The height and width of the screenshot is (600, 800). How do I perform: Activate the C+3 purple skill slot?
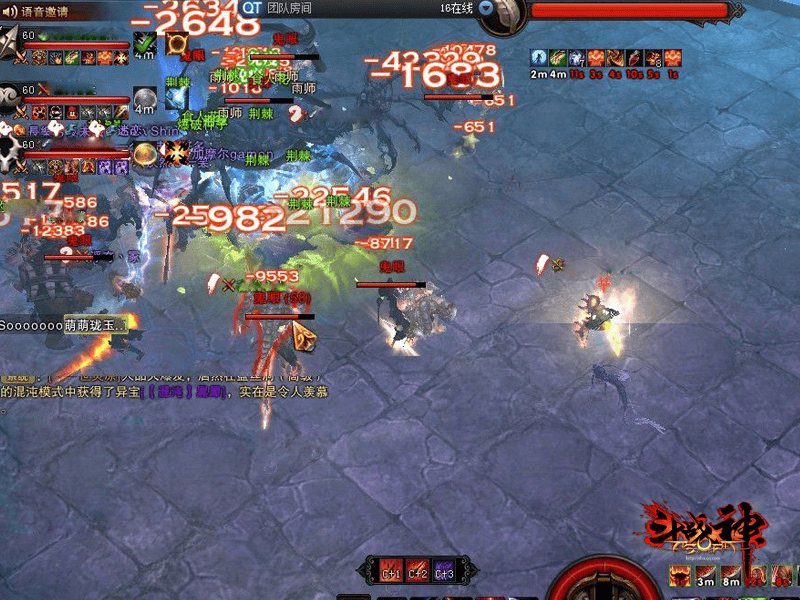tap(444, 569)
